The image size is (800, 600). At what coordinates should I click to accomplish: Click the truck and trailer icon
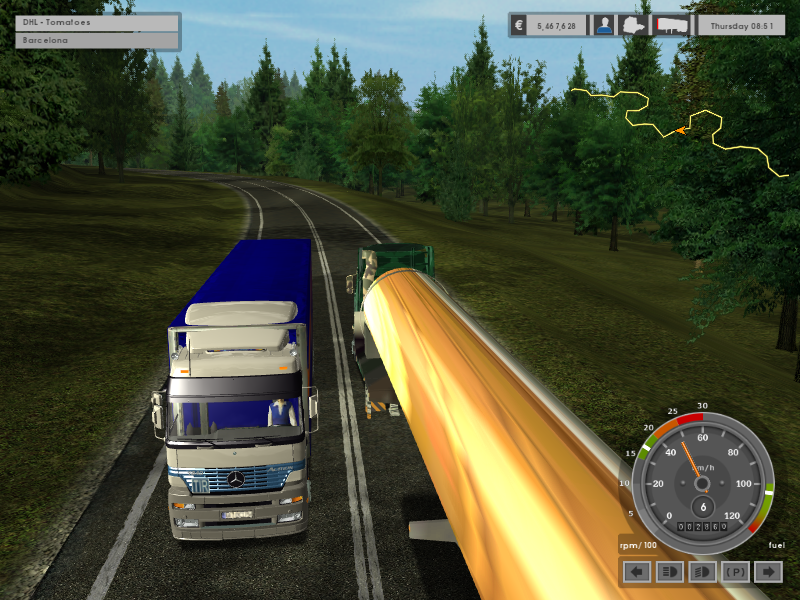[669, 25]
